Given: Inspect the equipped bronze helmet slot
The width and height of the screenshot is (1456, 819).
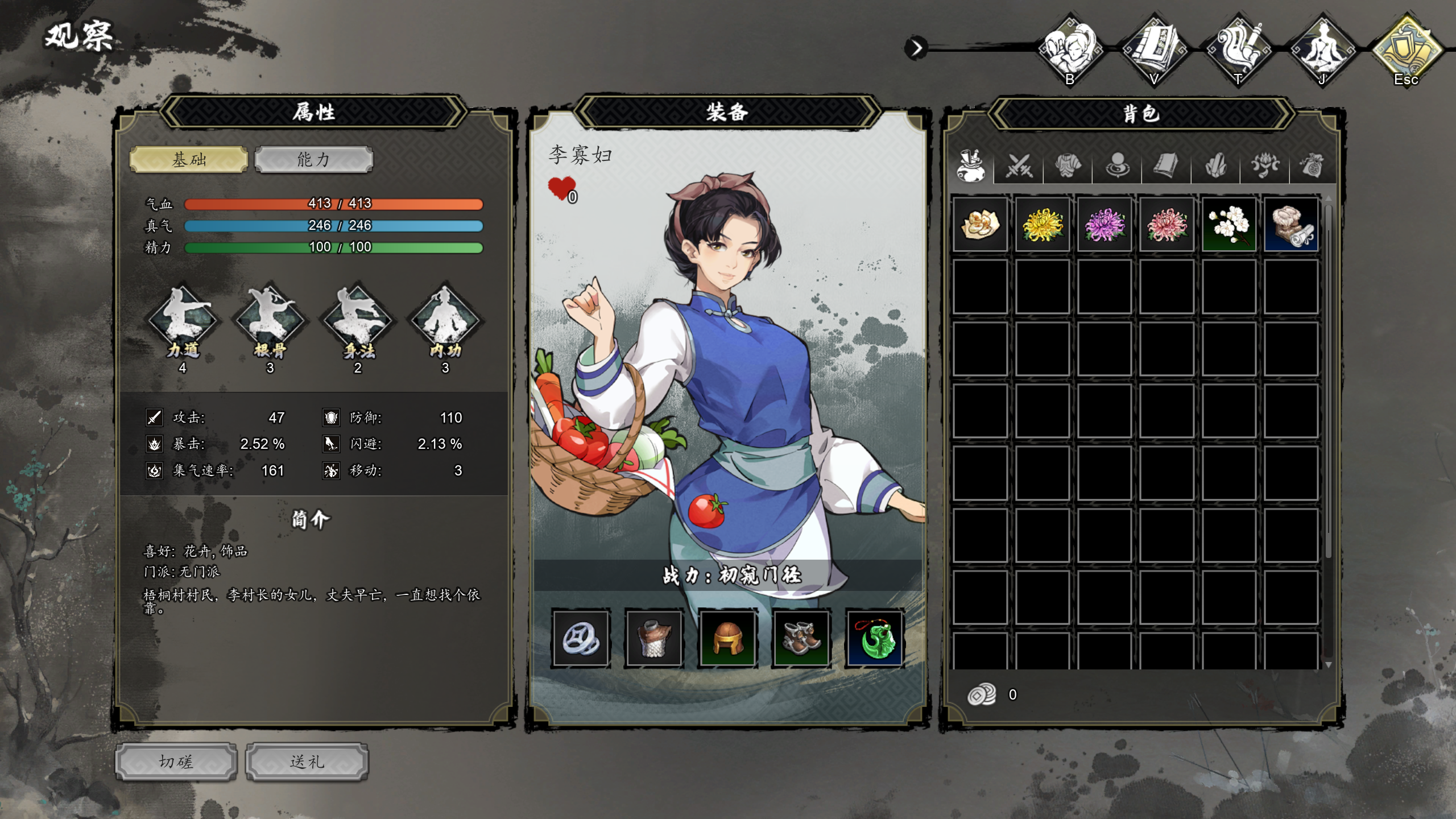Looking at the screenshot, I should 727,638.
